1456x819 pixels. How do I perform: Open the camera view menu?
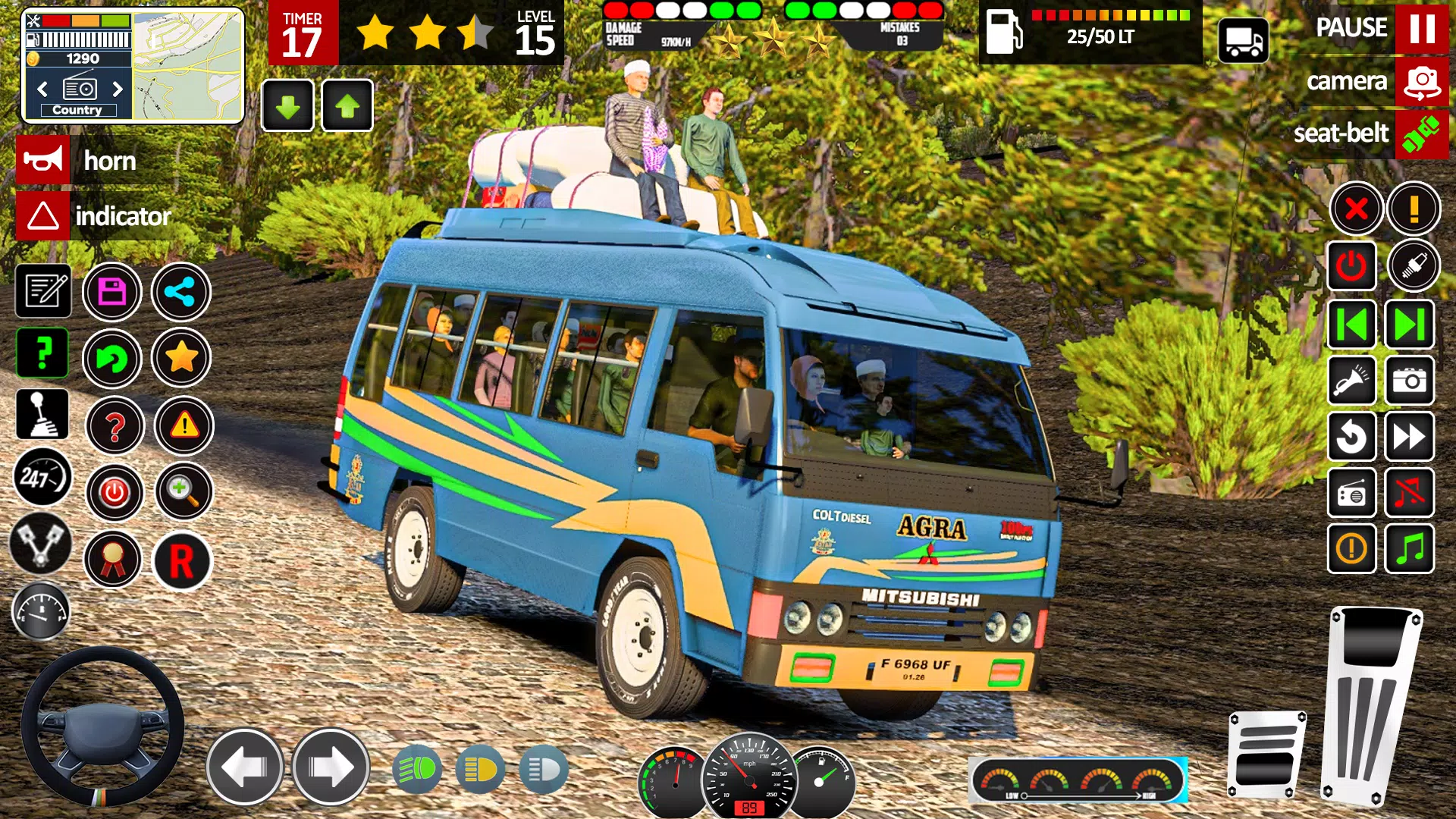click(1420, 81)
